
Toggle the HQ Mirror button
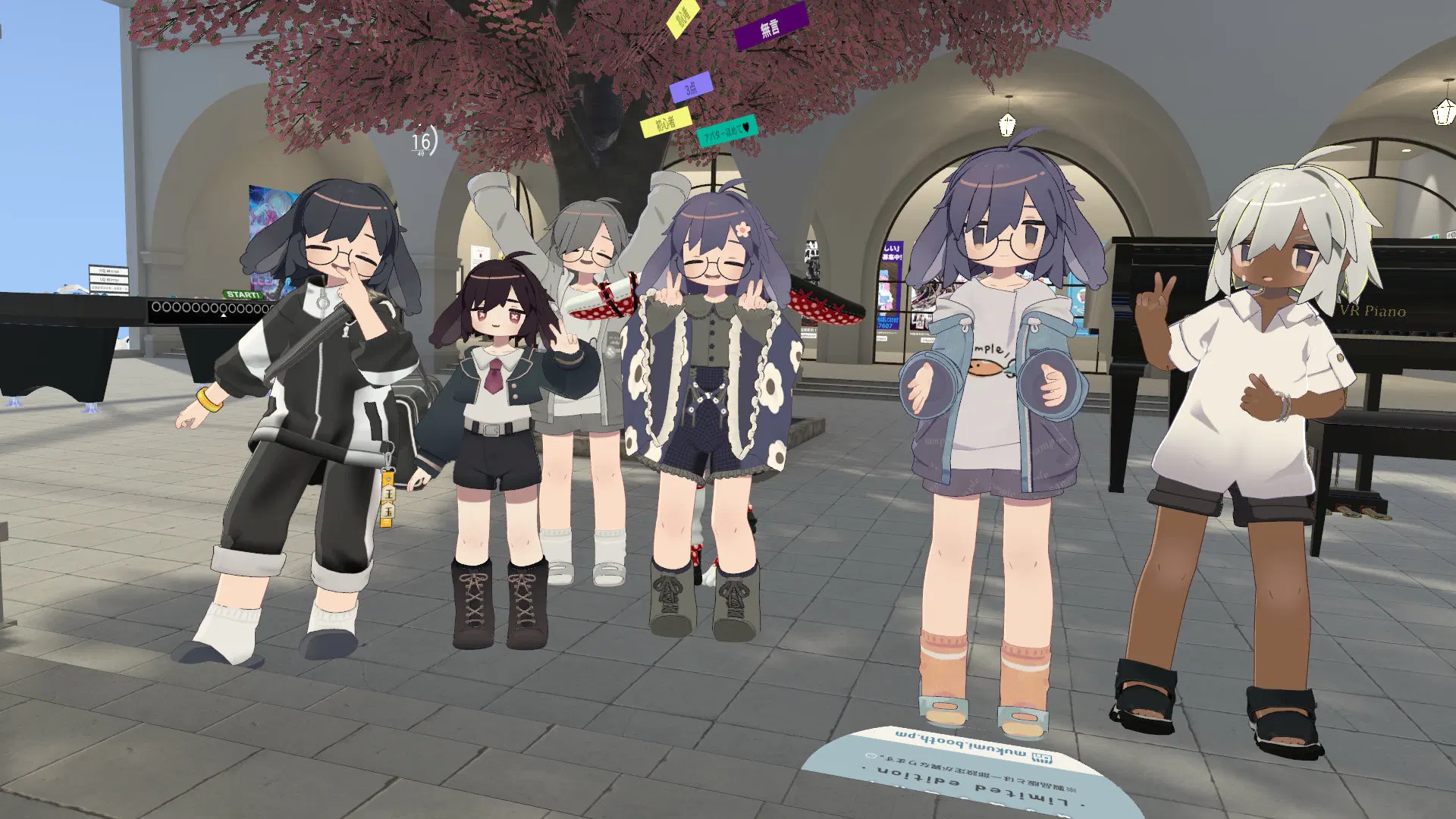click(108, 271)
